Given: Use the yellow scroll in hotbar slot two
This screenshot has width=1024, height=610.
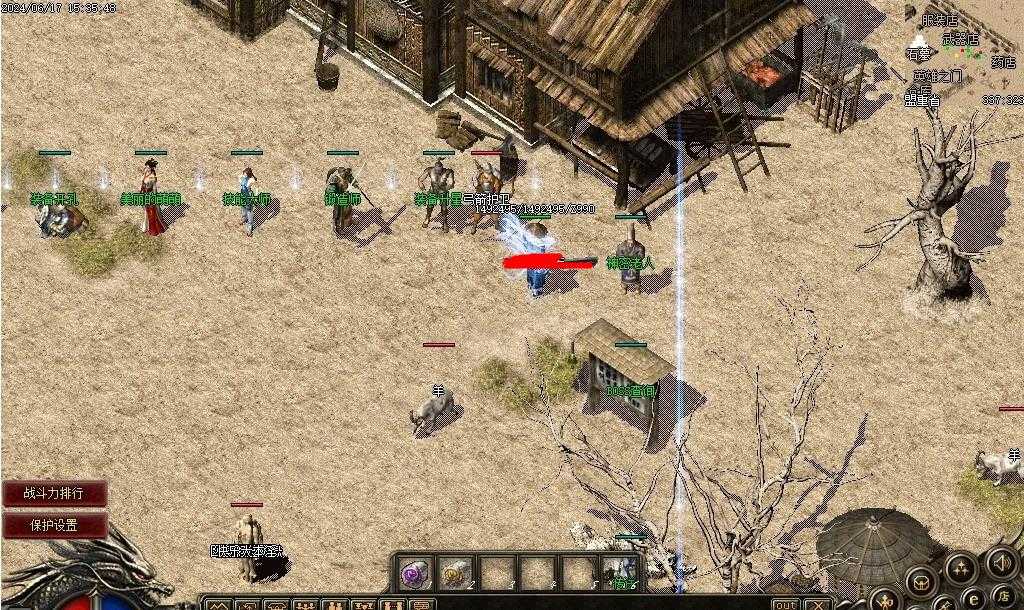Looking at the screenshot, I should [454, 574].
